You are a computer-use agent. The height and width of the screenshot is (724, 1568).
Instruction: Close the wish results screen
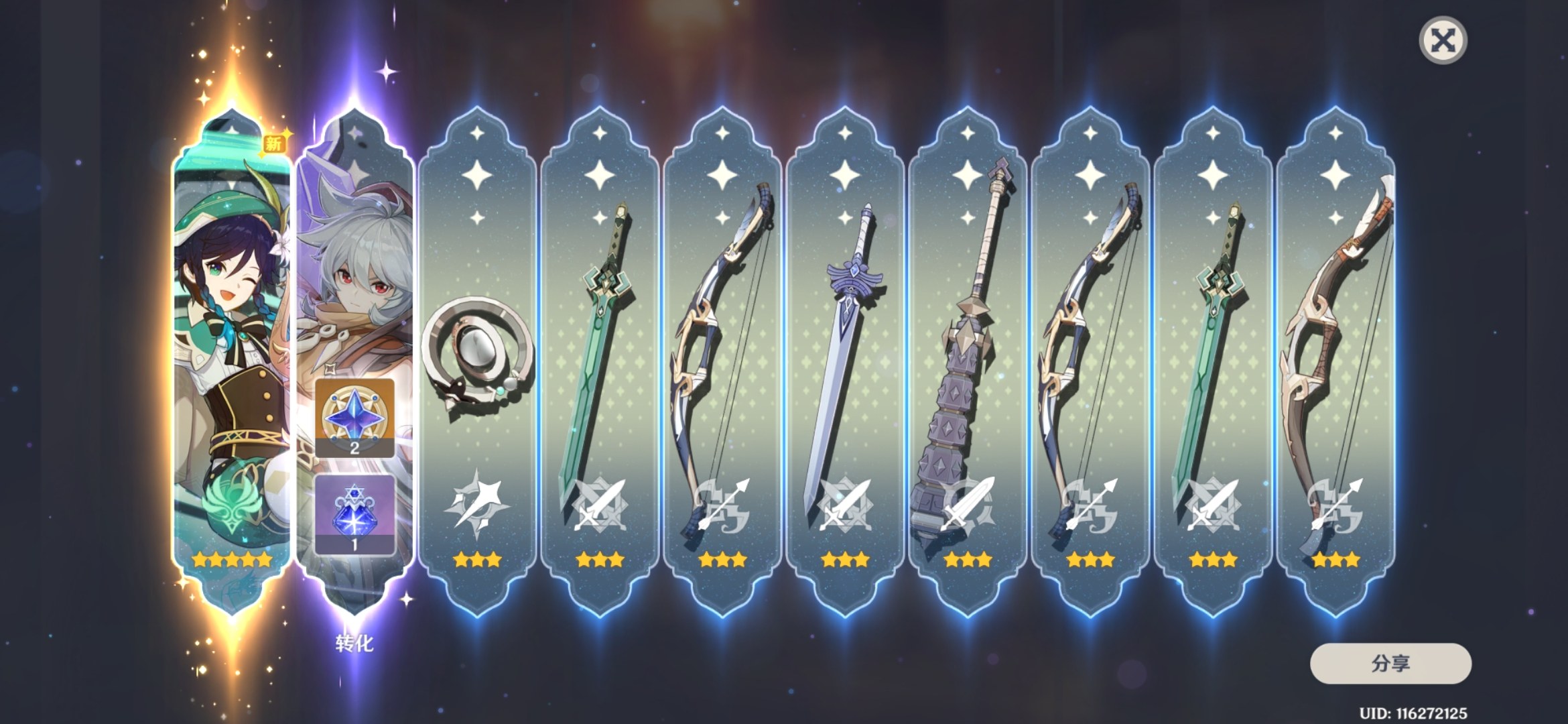[1443, 41]
